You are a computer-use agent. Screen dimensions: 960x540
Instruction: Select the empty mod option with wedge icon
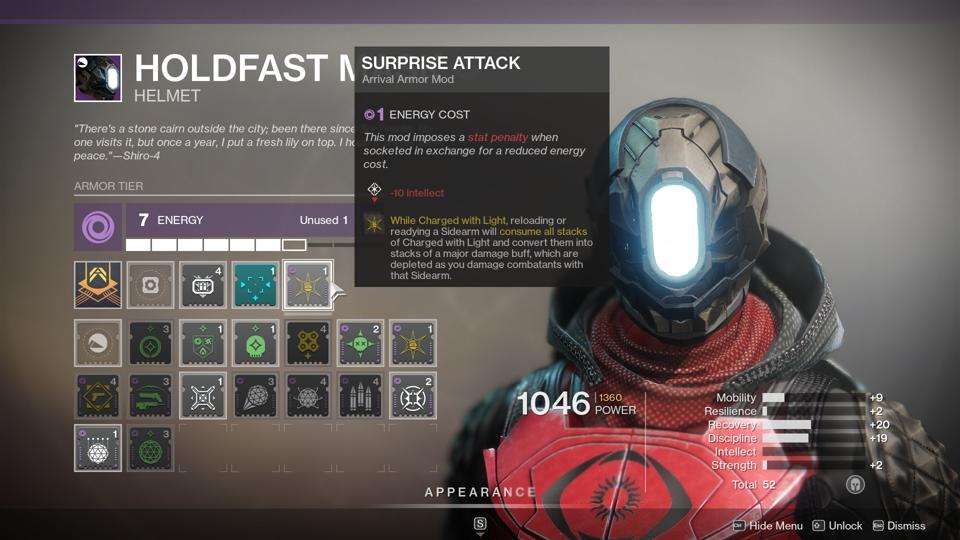tap(98, 343)
